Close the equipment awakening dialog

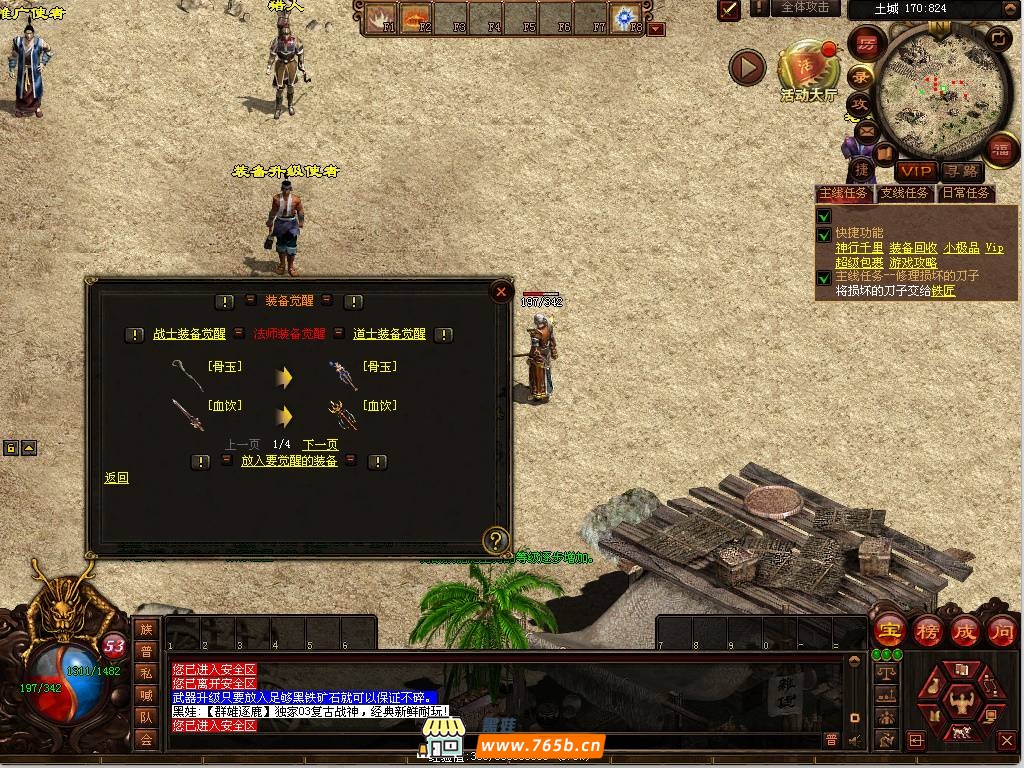pyautogui.click(x=500, y=292)
